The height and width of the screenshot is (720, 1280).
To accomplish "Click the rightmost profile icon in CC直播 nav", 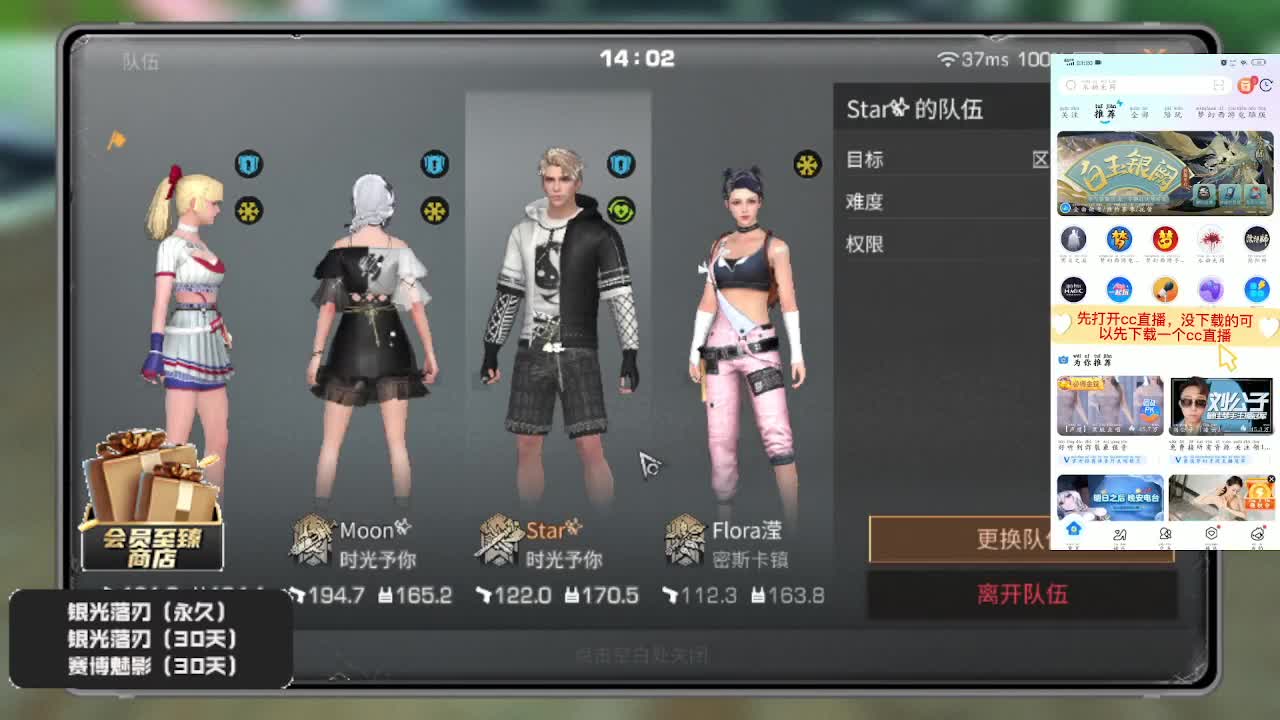I will (x=1257, y=534).
